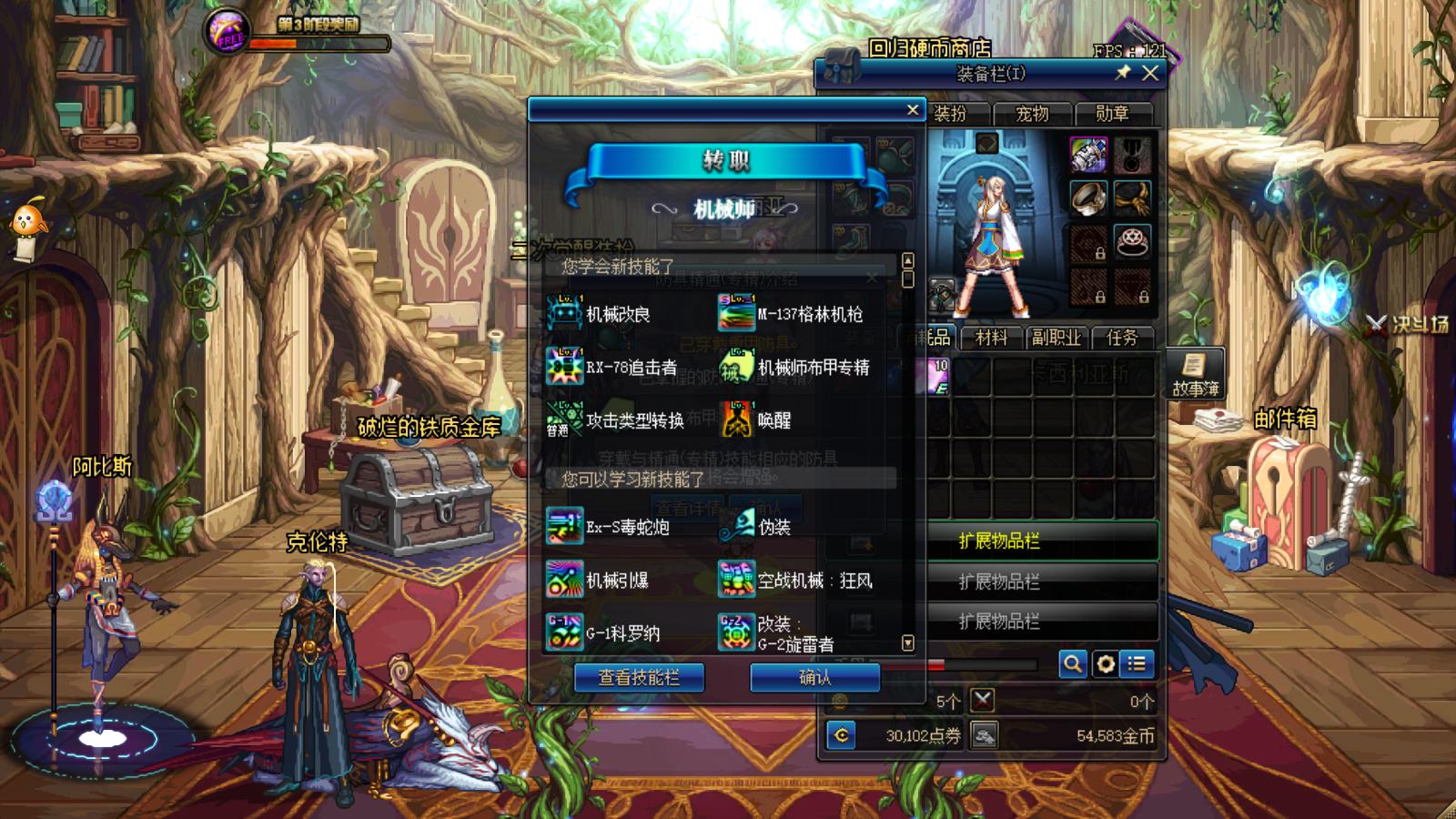Close the 转职 job change window
The width and height of the screenshot is (1456, 819).
[x=913, y=110]
